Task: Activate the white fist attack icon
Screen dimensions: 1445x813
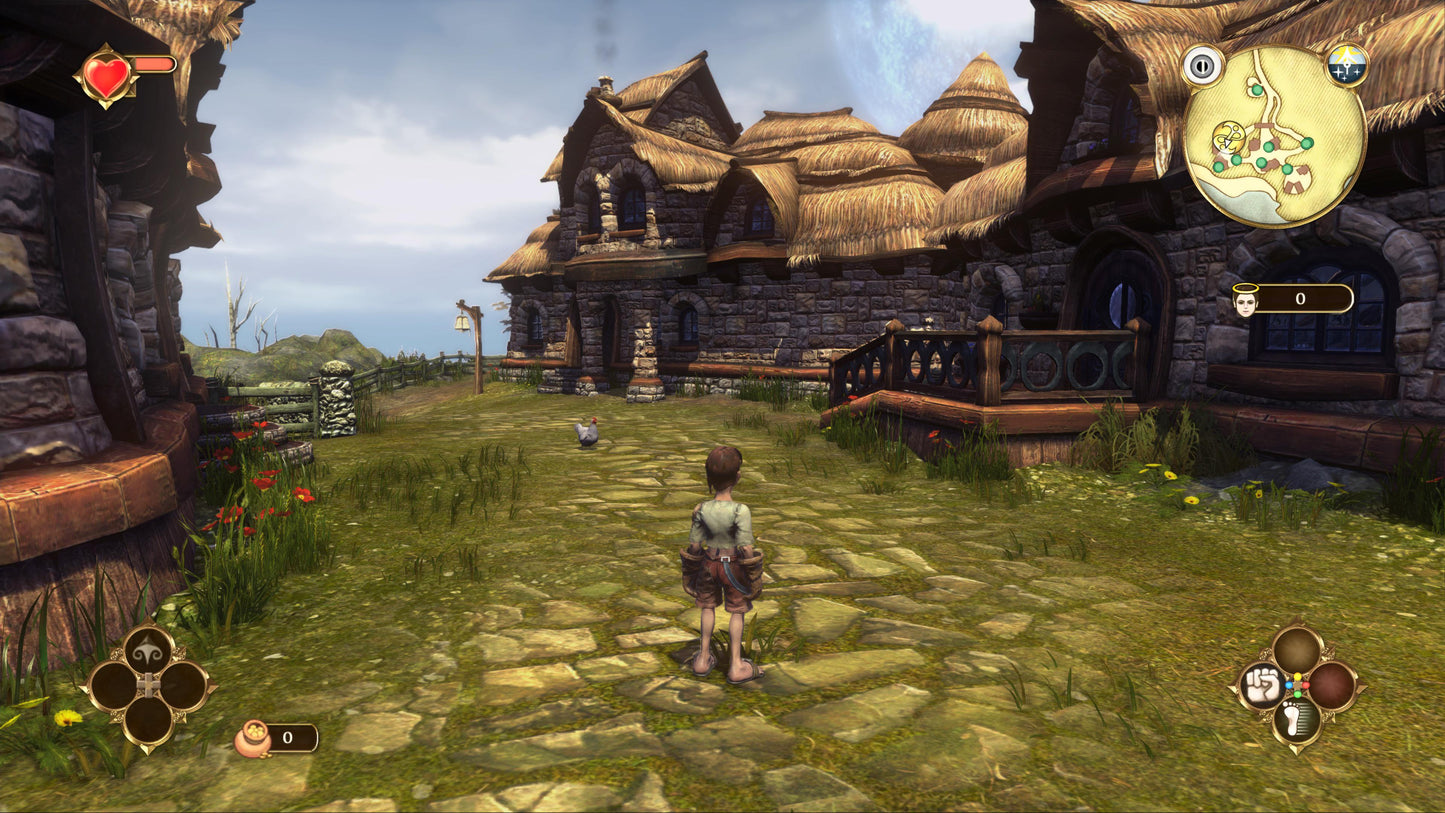Action: coord(1262,686)
